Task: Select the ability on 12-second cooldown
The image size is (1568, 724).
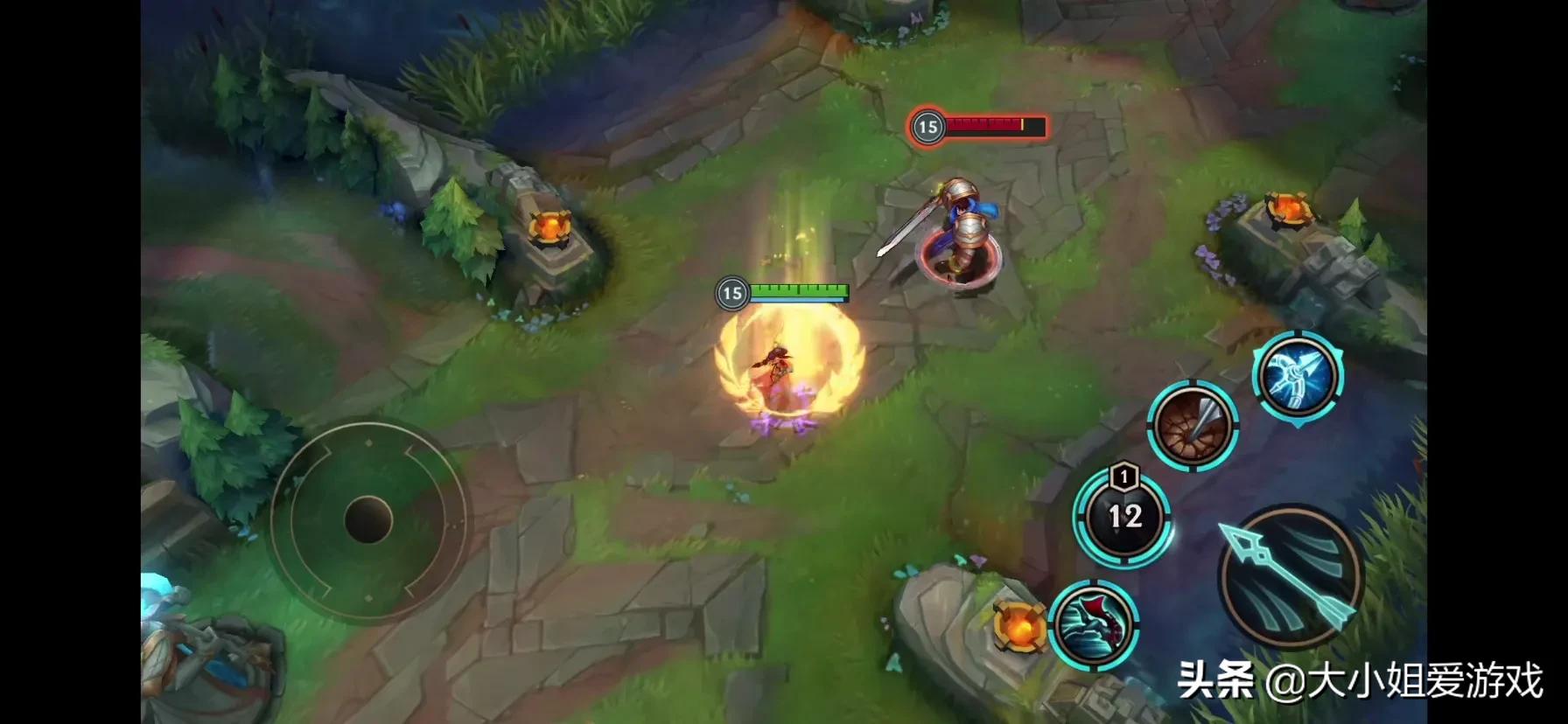Action: click(x=1123, y=517)
